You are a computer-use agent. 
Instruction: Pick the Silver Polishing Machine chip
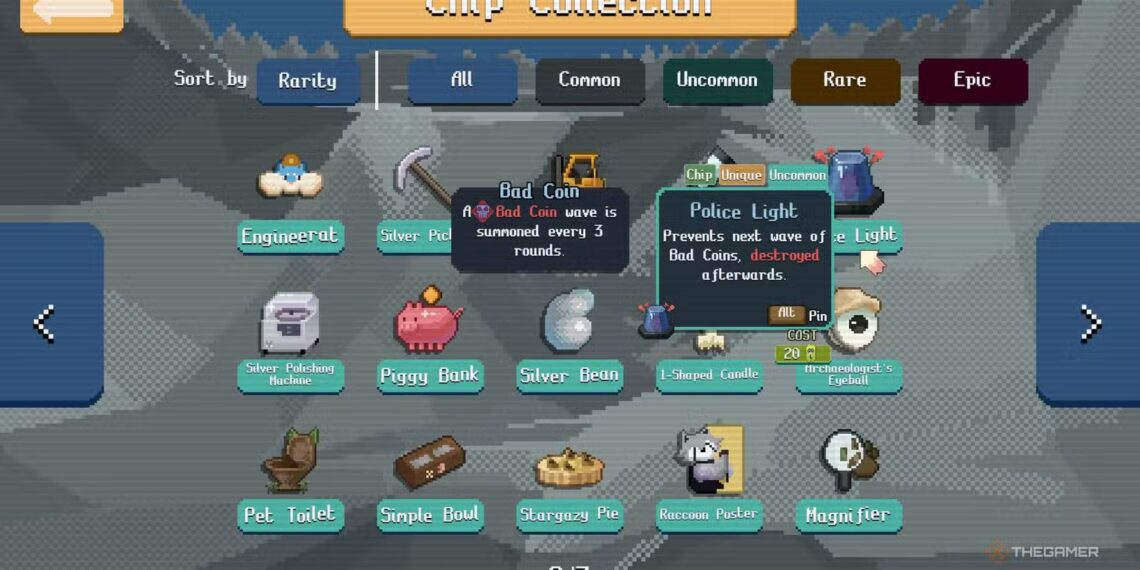tap(290, 324)
